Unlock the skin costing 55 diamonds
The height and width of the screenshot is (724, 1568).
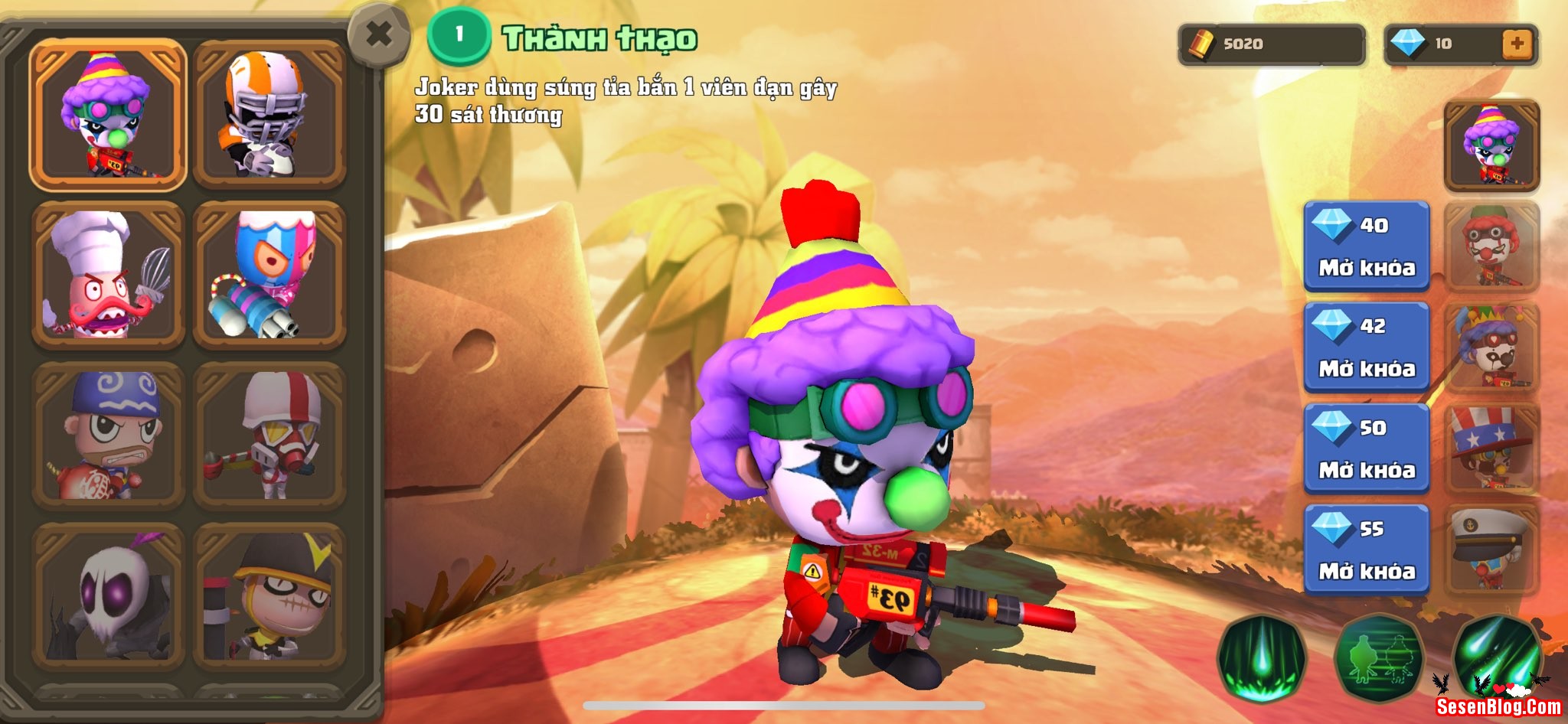1367,550
